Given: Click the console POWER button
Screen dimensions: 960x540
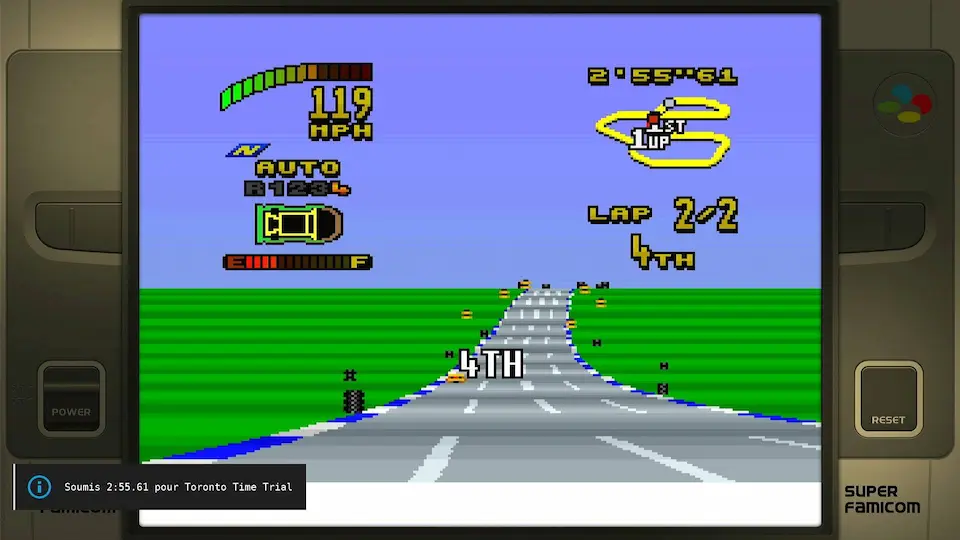Looking at the screenshot, I should click(71, 397).
